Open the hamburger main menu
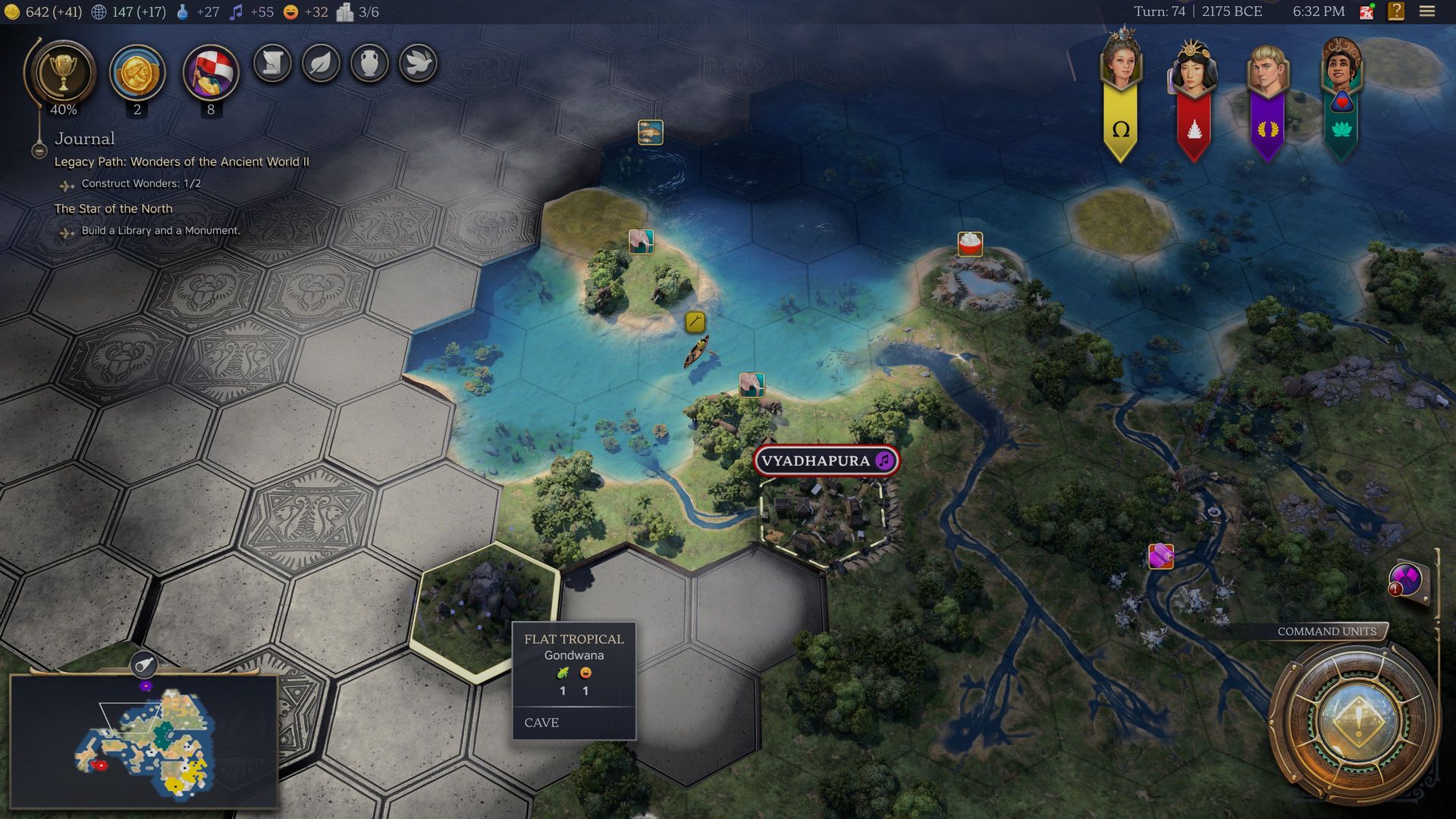 [1427, 11]
